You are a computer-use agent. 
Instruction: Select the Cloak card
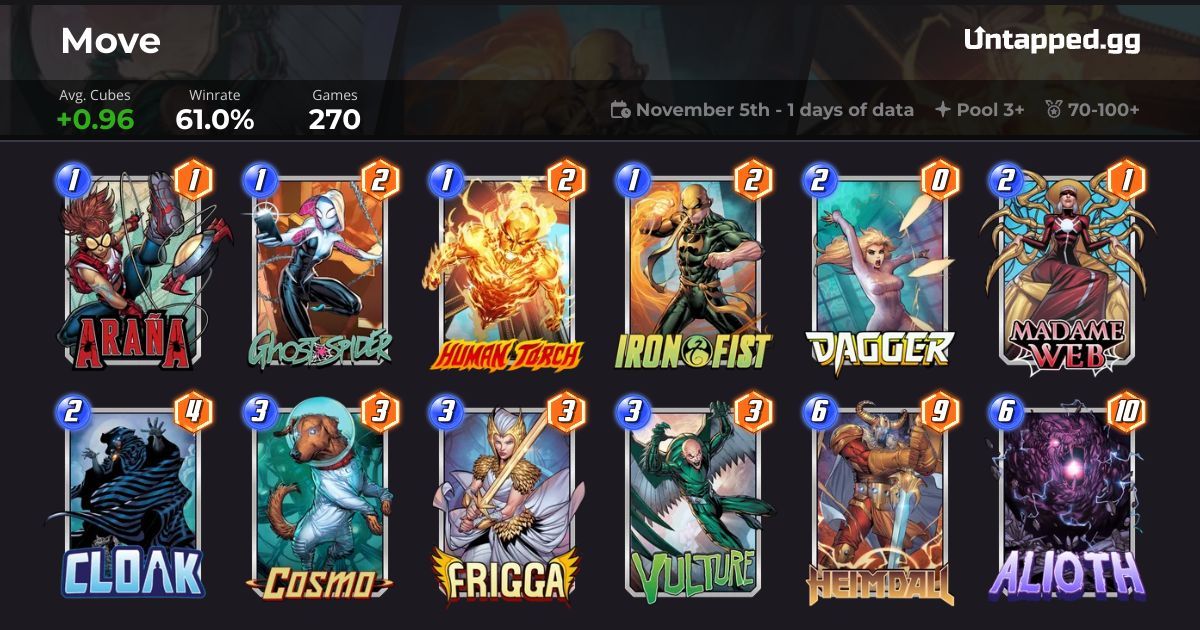pyautogui.click(x=133, y=500)
